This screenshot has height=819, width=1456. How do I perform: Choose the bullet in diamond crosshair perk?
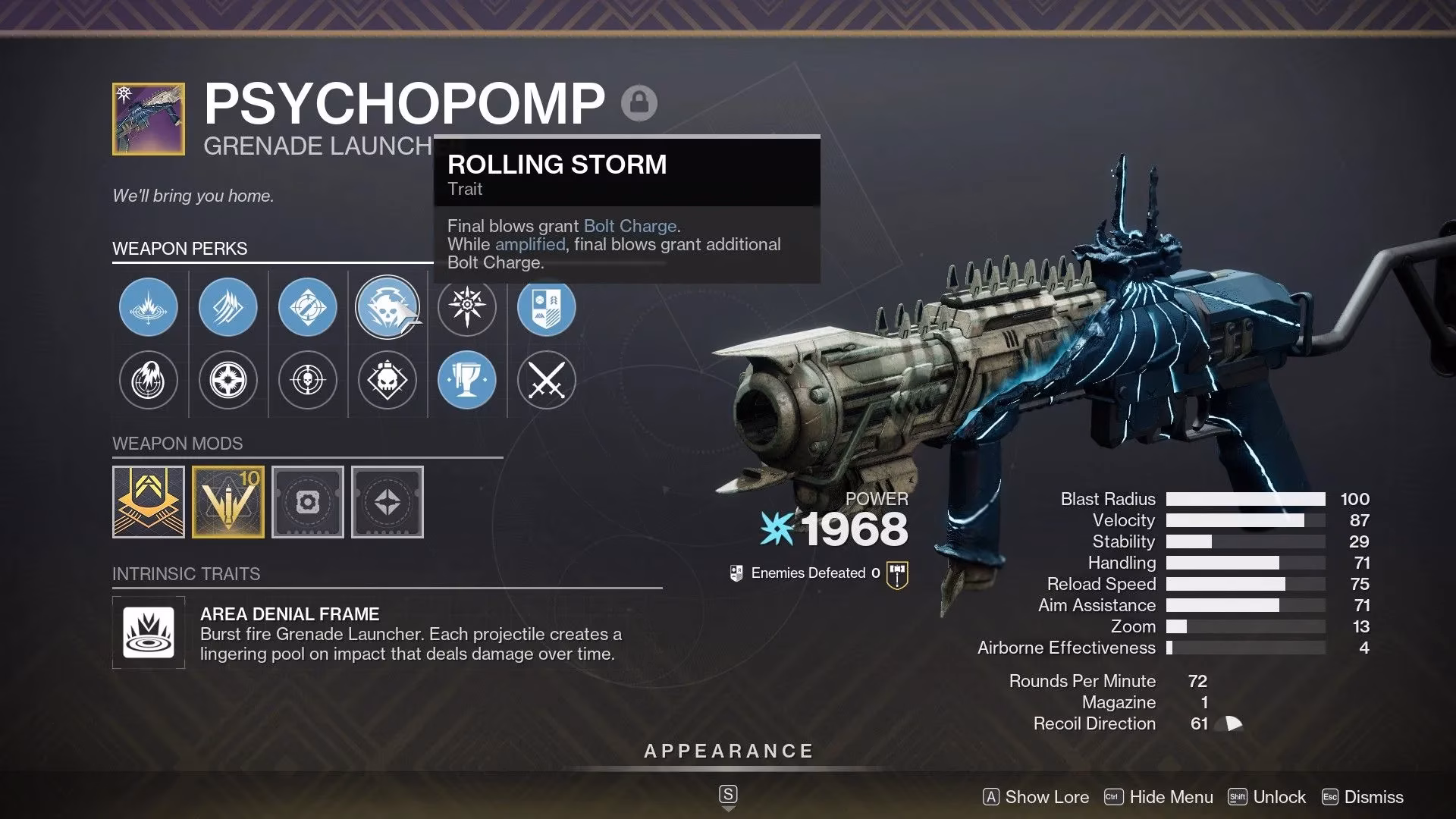[x=307, y=307]
